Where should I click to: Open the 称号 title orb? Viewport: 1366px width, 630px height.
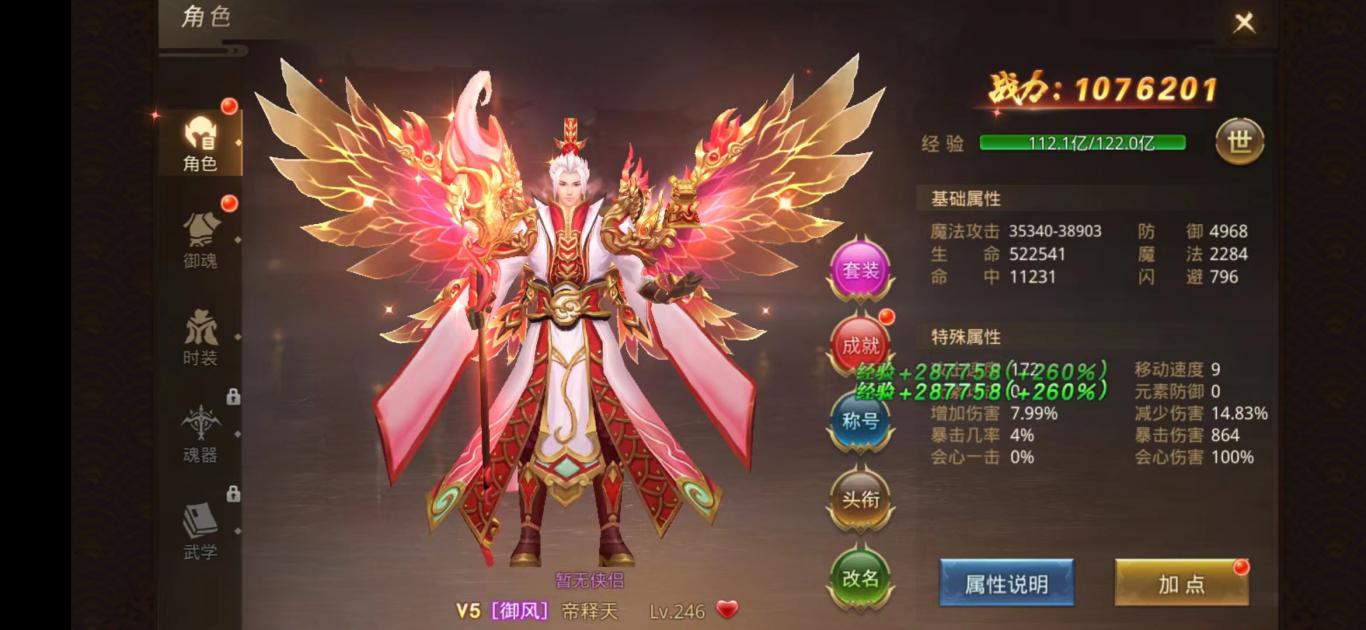click(860, 421)
